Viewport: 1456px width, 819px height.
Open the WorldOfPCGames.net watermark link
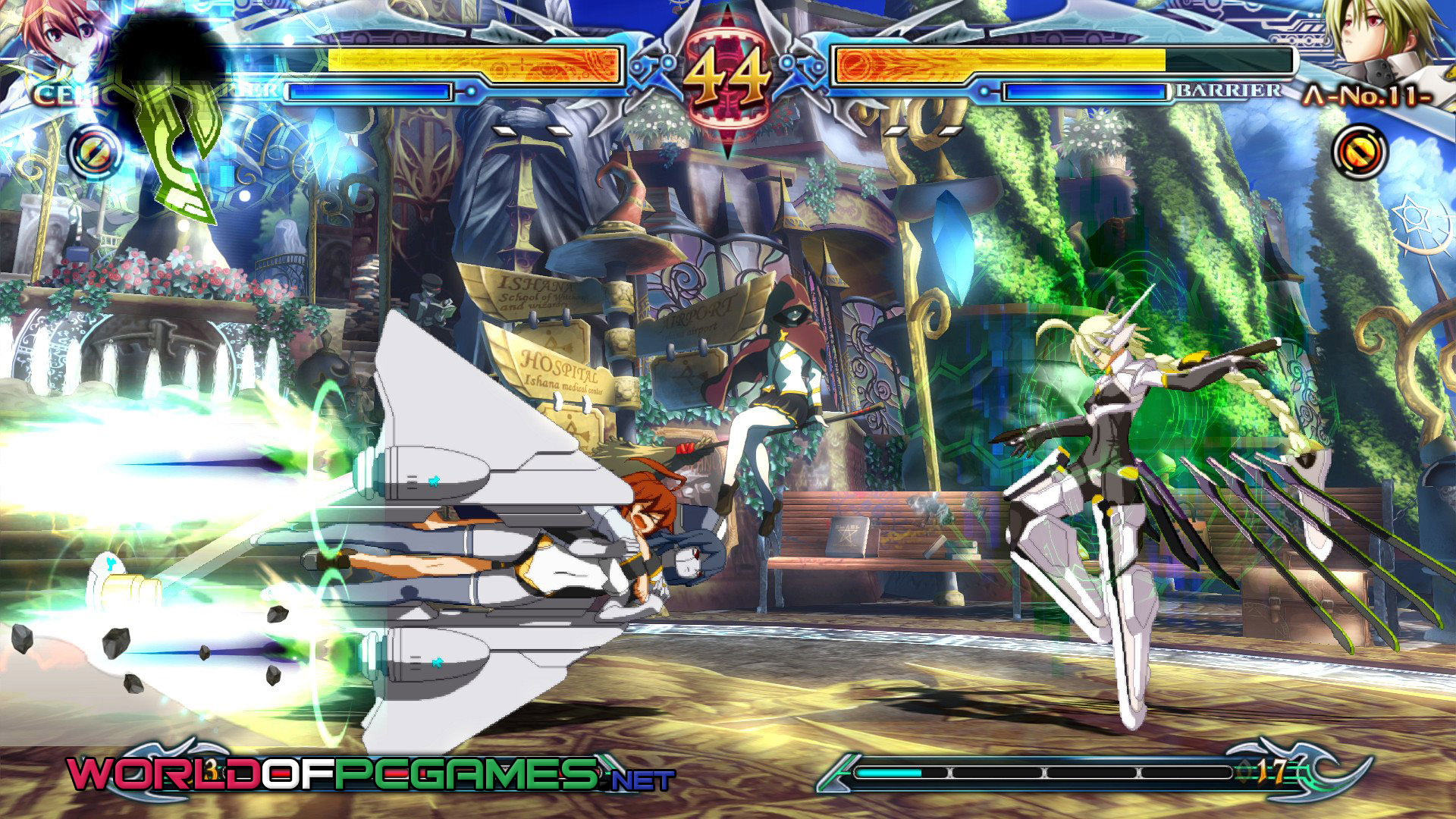[370, 775]
